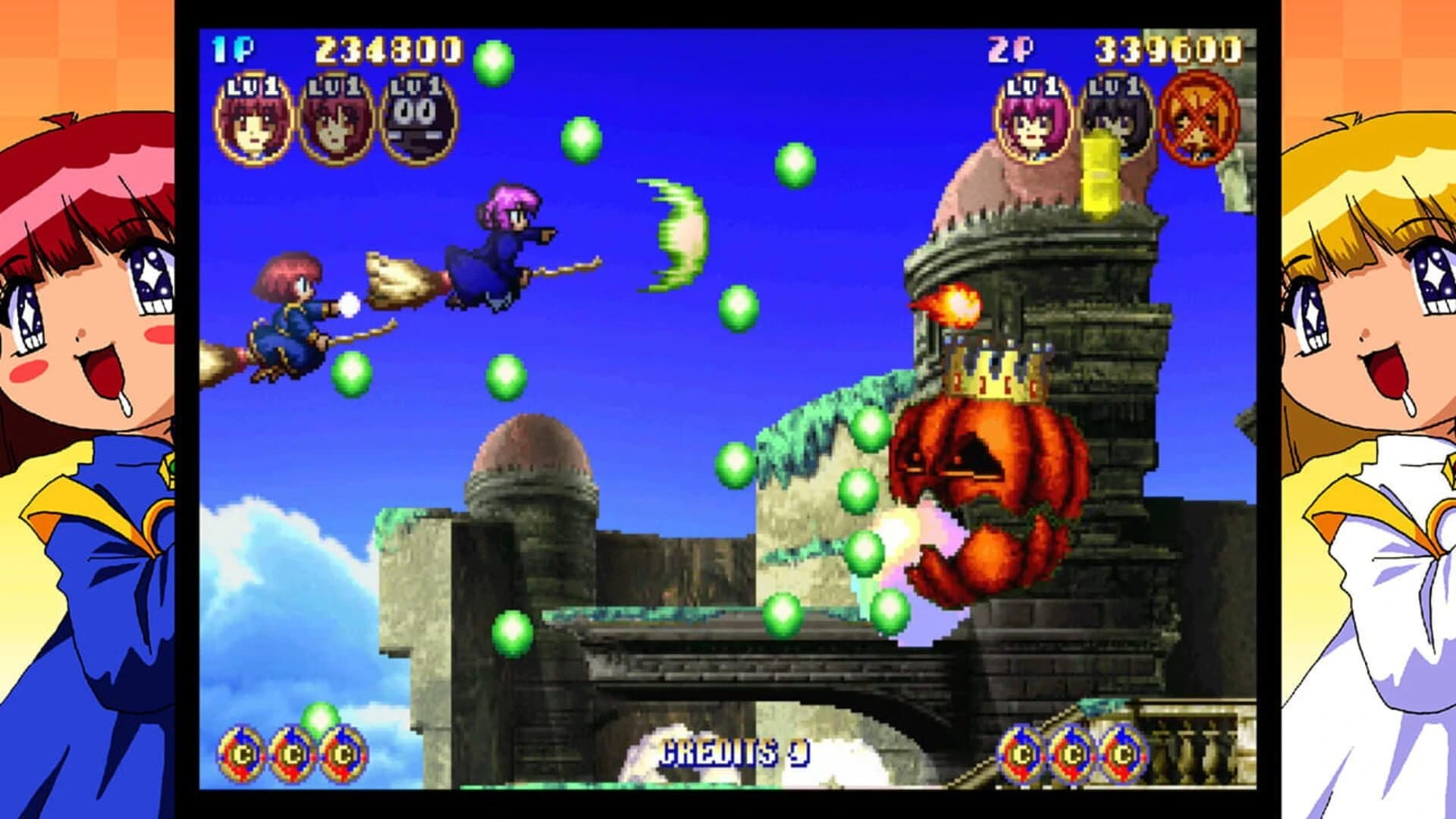The width and height of the screenshot is (1456, 819).
Task: Toggle the crown on the pumpkin boss
Action: pos(997,372)
